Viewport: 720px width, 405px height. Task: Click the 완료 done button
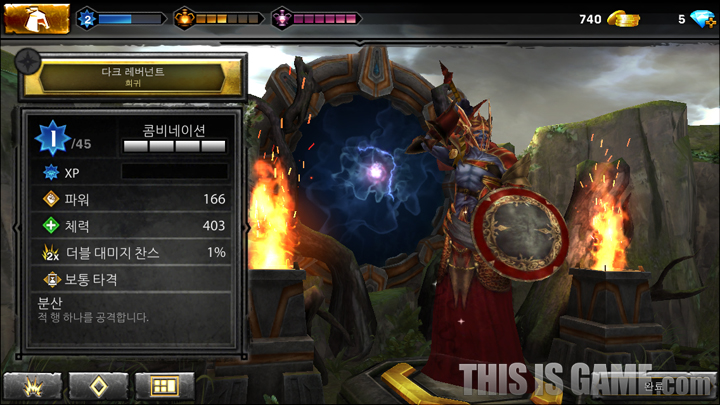[x=653, y=385]
